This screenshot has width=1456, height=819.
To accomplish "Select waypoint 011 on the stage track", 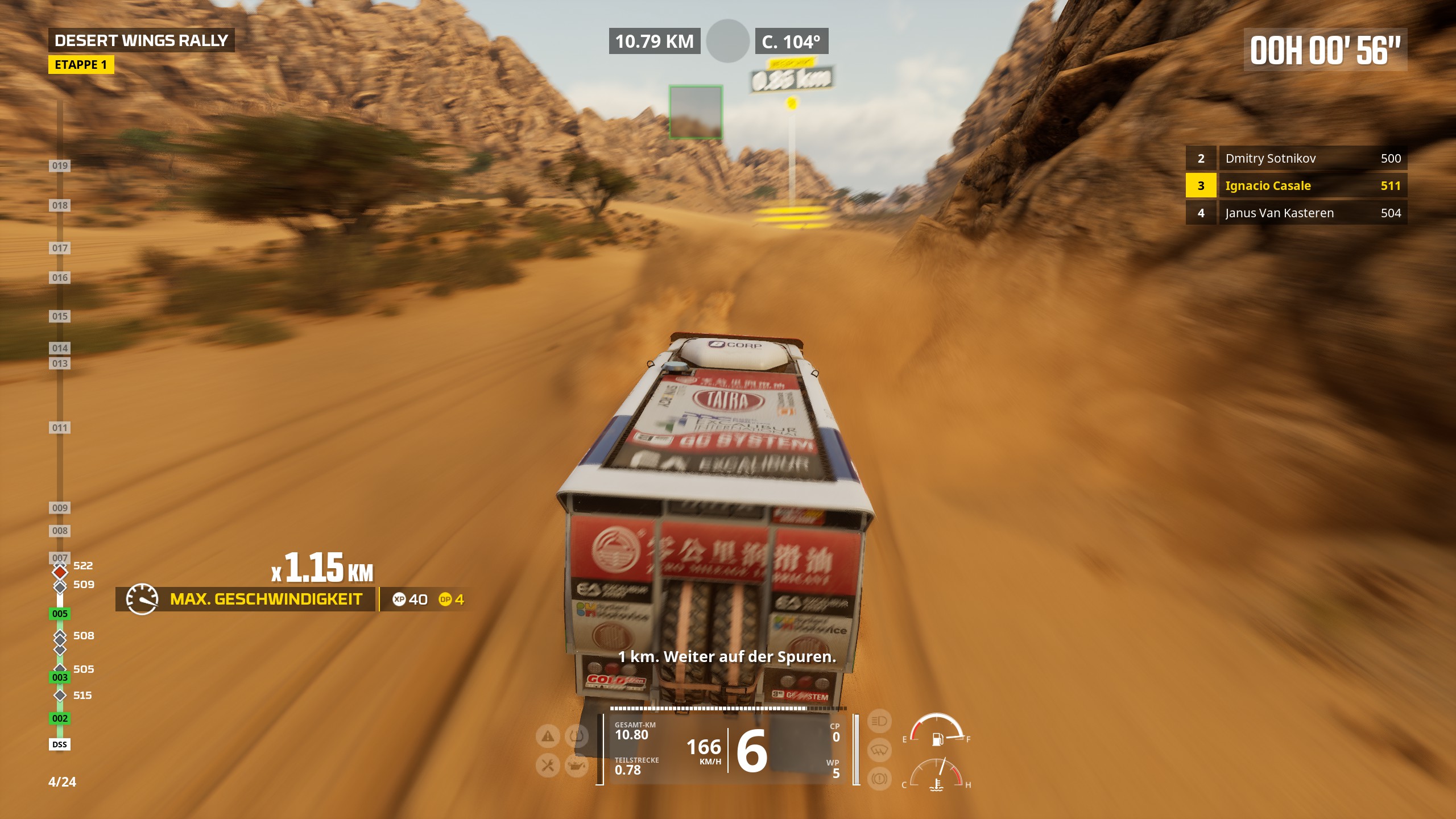I will pyautogui.click(x=60, y=428).
